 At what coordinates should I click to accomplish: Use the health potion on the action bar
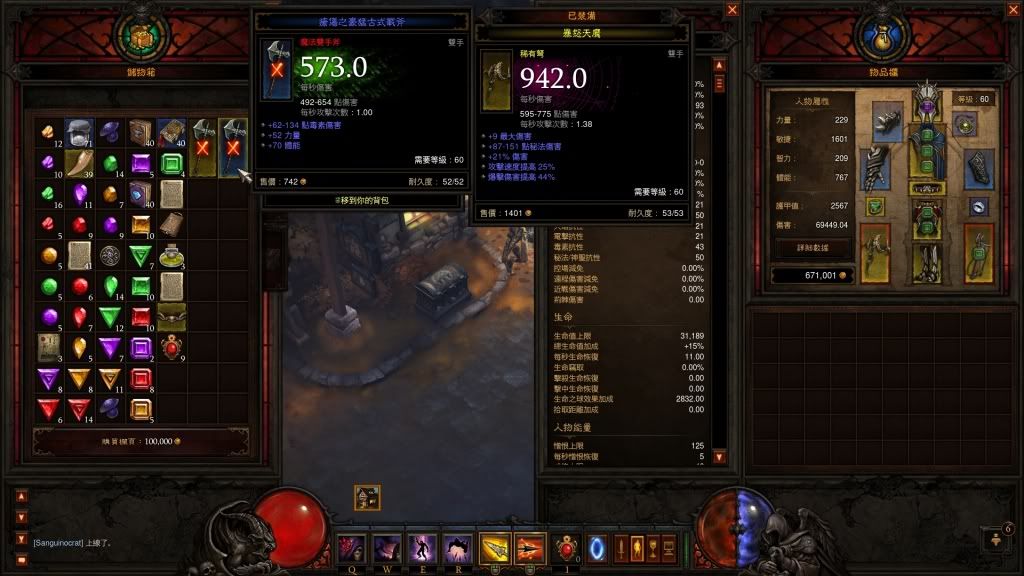tap(566, 547)
